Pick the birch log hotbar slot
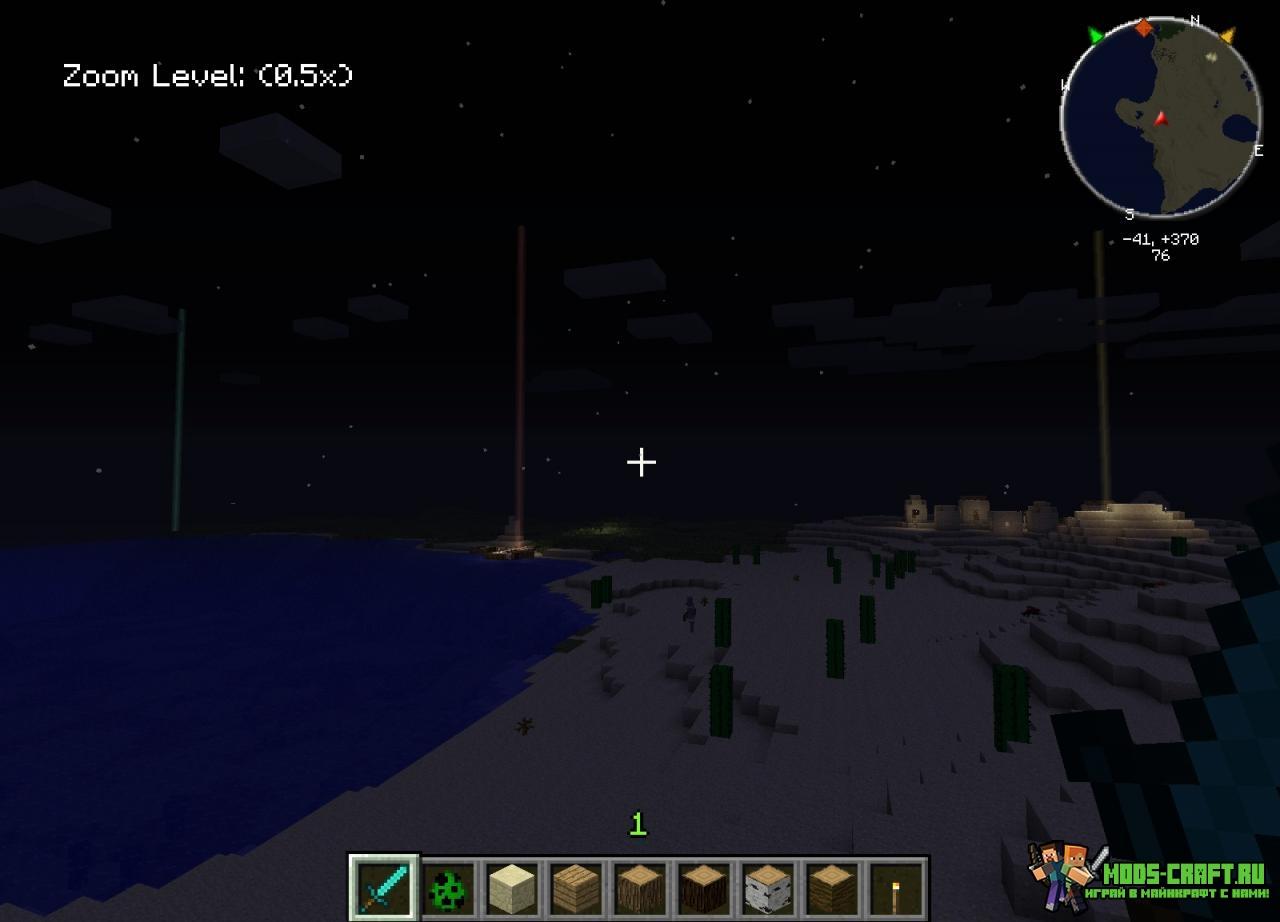 point(767,886)
